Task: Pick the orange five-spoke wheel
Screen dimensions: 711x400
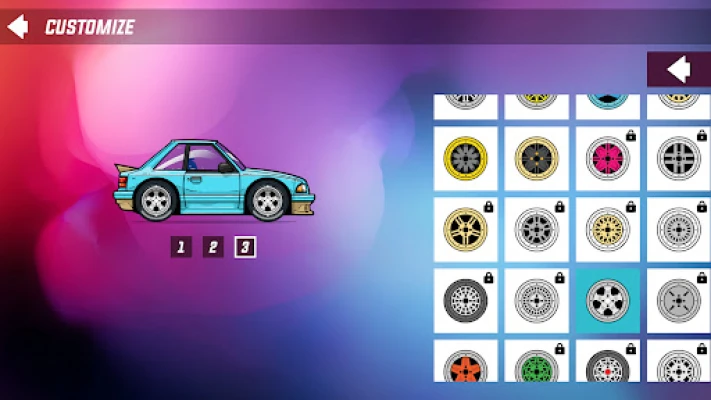Action: click(x=466, y=363)
